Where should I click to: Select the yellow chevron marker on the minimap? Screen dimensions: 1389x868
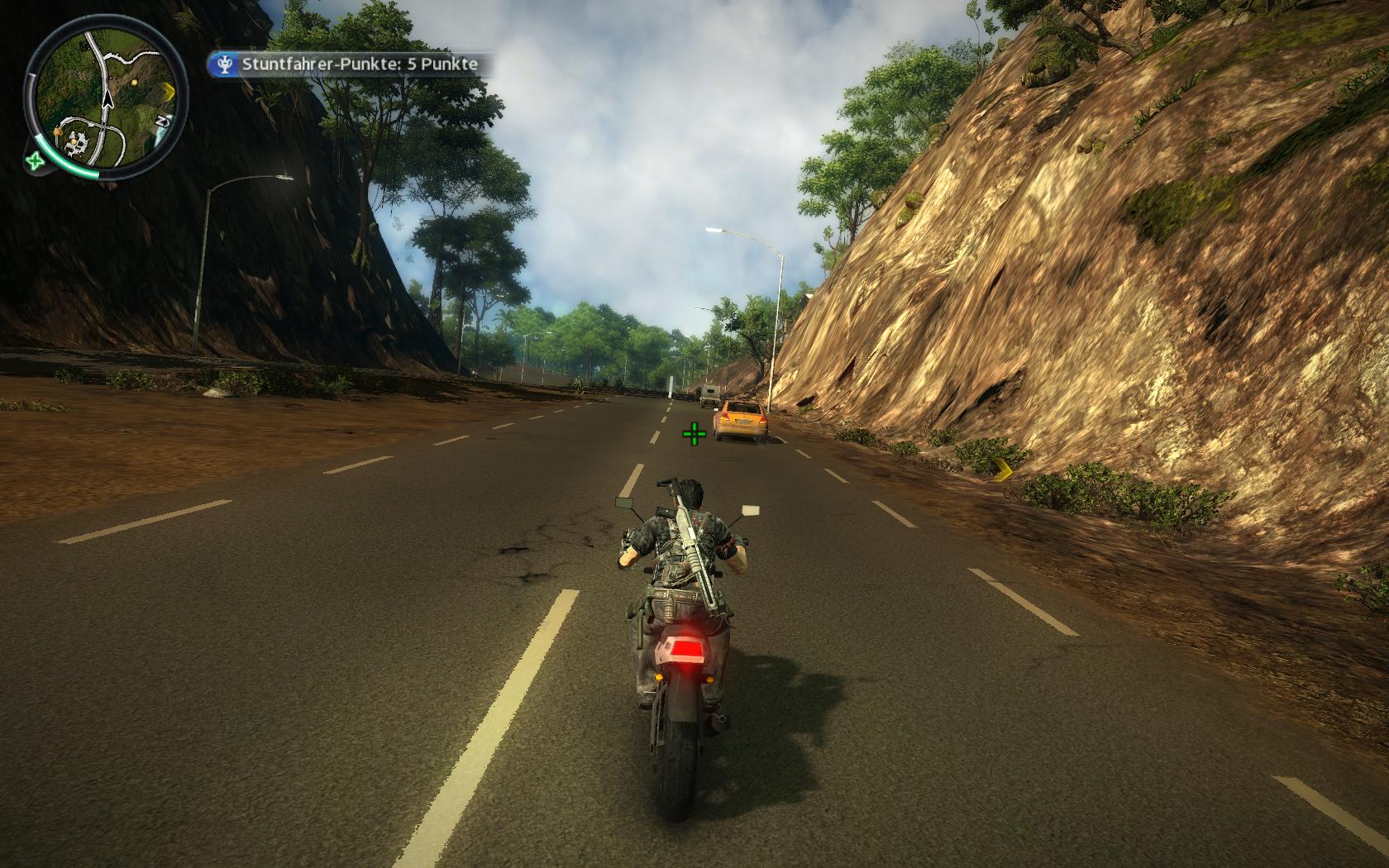pyautogui.click(x=169, y=88)
